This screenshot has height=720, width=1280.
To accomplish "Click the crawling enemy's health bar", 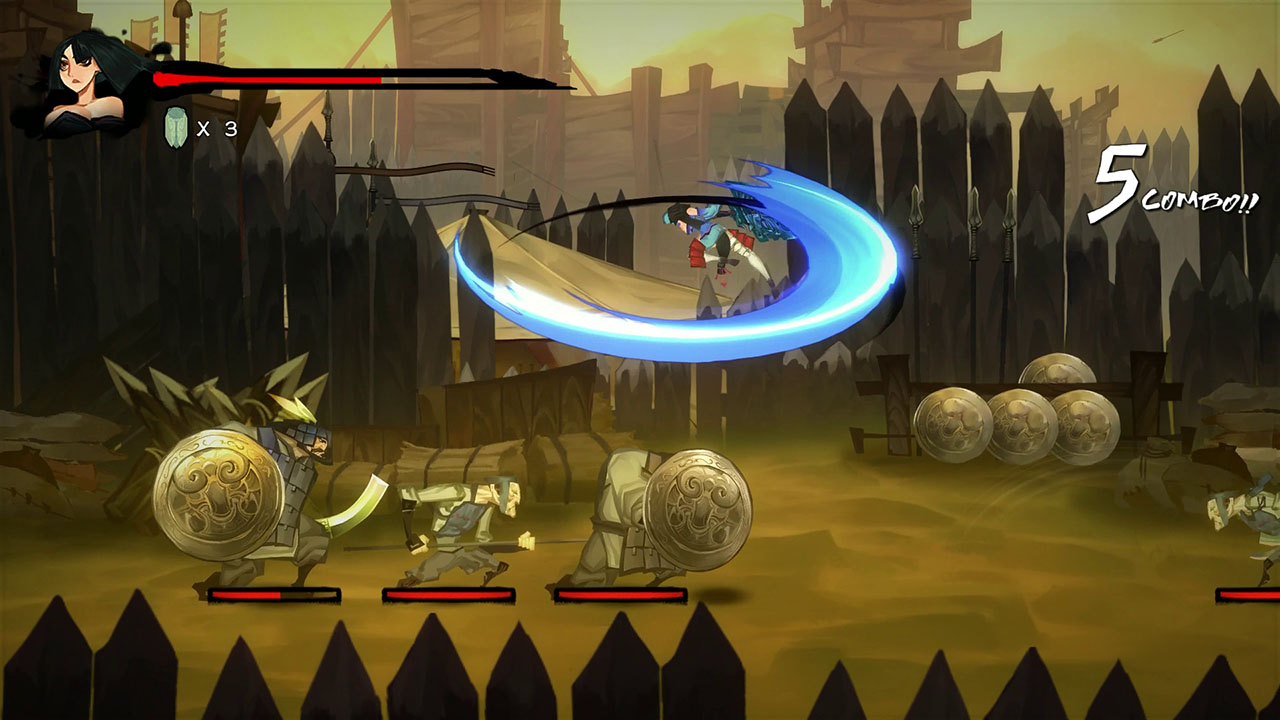I will 450,592.
